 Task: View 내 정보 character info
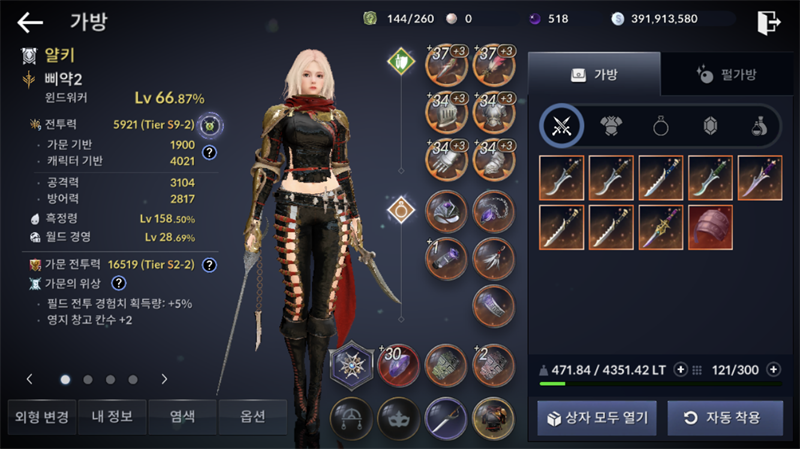[x=110, y=416]
